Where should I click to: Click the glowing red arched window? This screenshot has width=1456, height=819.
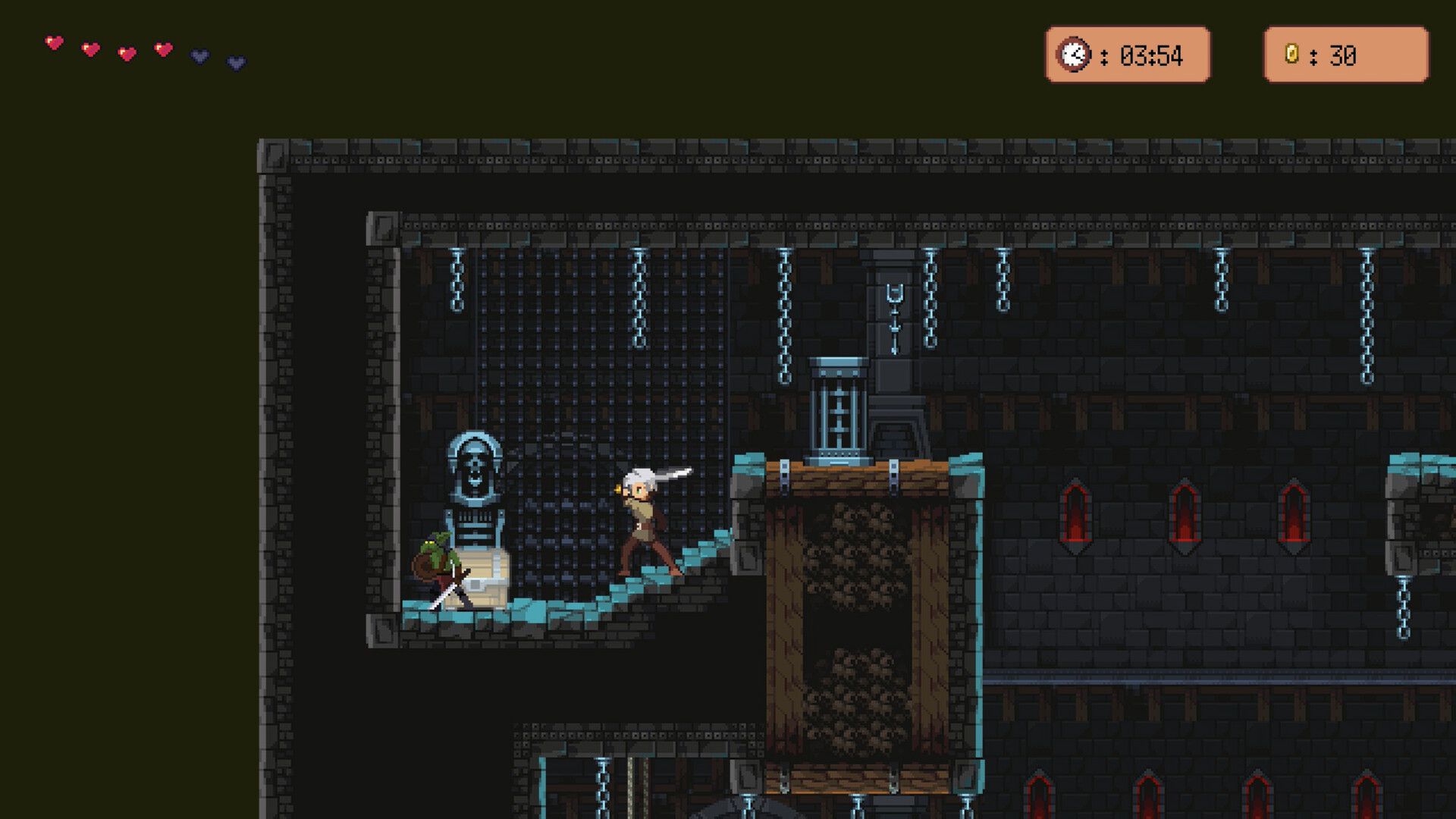click(1077, 512)
